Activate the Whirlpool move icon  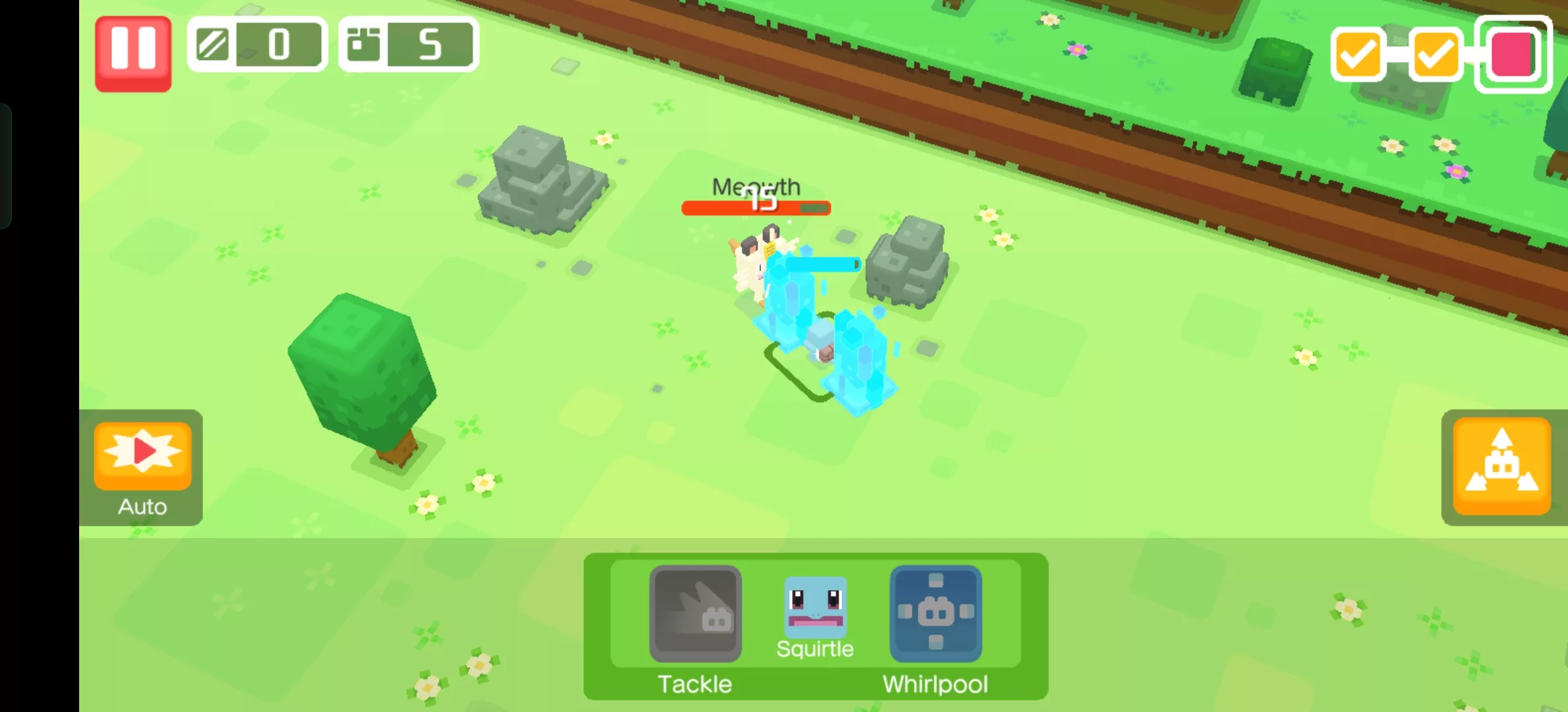coord(935,614)
